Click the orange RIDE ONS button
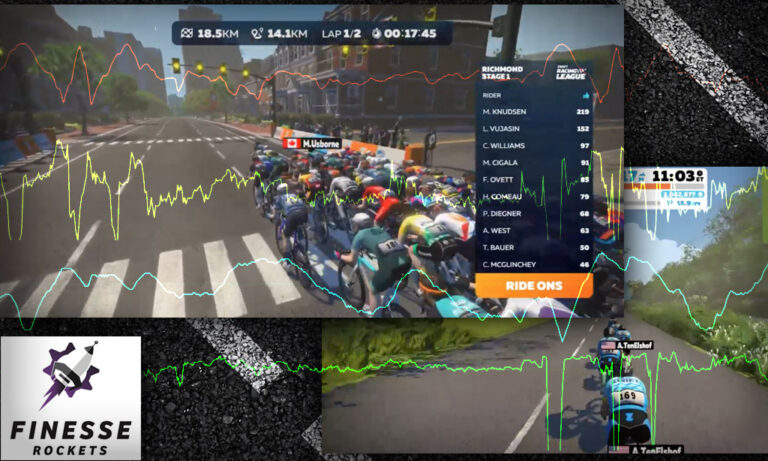This screenshot has width=768, height=461. coord(535,285)
